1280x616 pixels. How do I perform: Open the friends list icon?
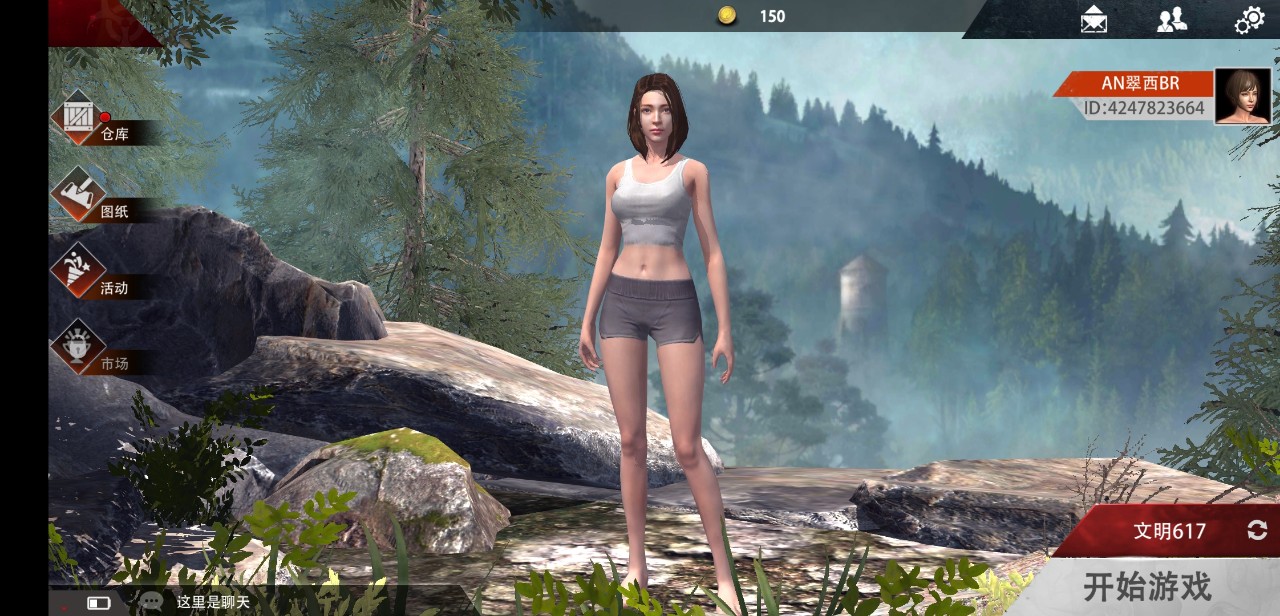pos(1171,19)
